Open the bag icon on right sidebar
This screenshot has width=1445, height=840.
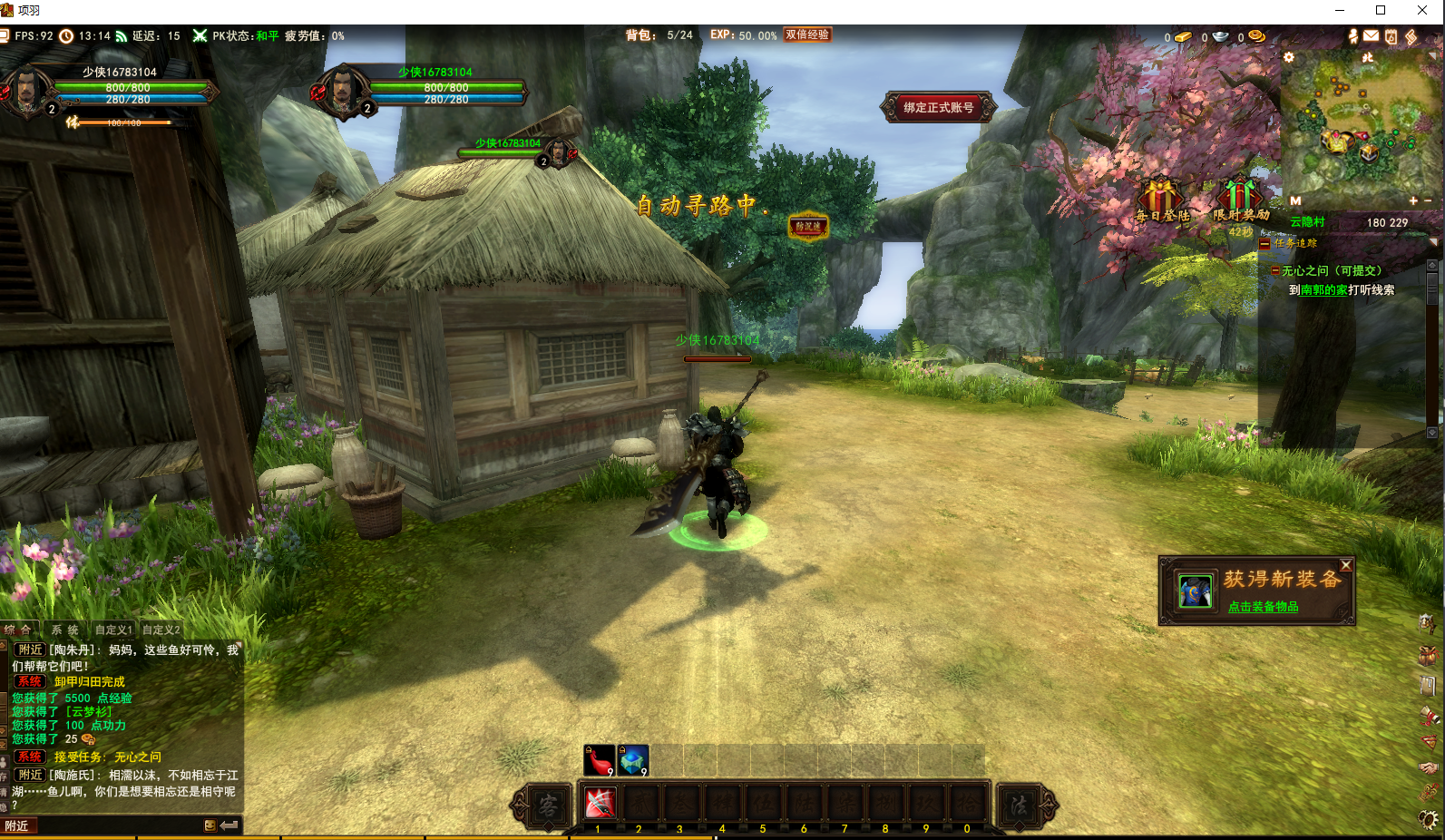pyautogui.click(x=1428, y=655)
